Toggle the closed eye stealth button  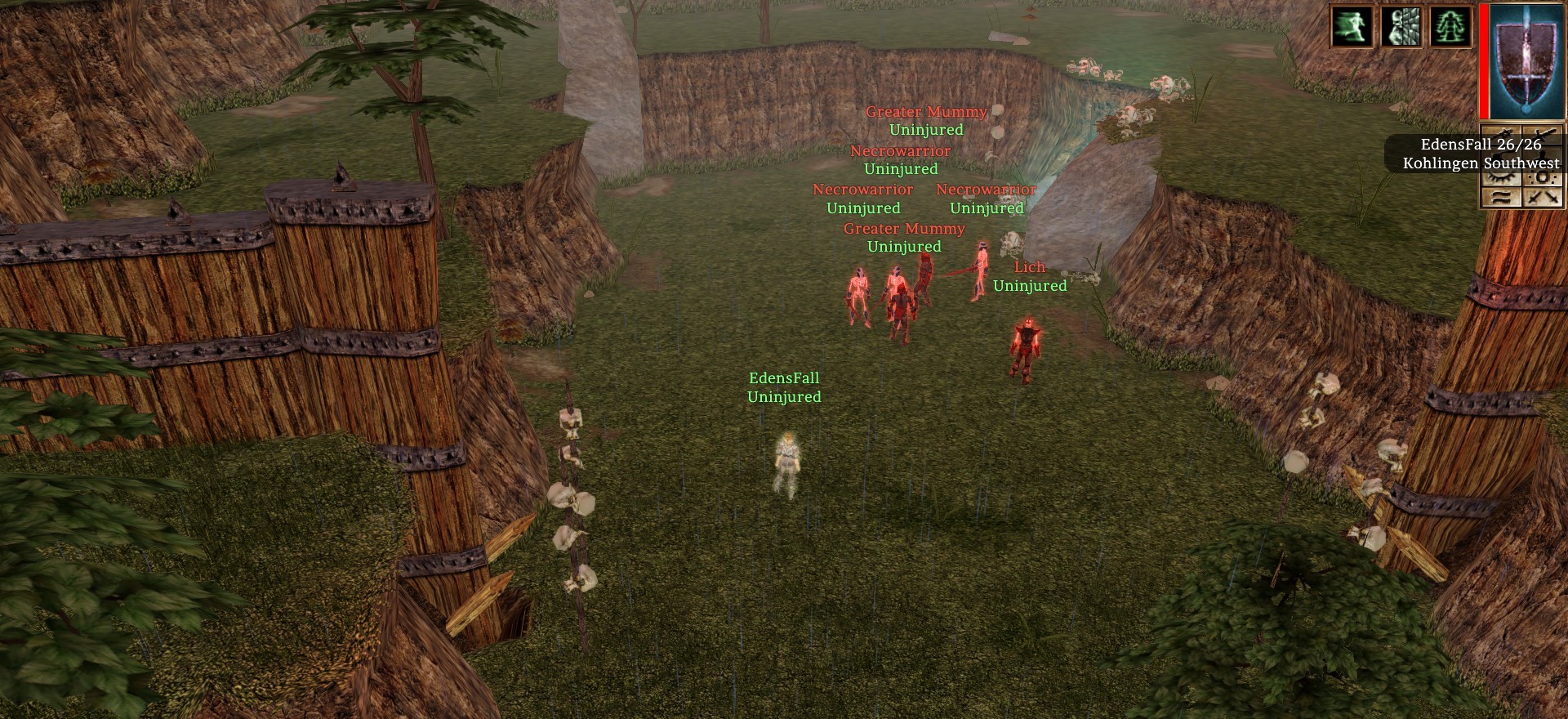click(1501, 178)
